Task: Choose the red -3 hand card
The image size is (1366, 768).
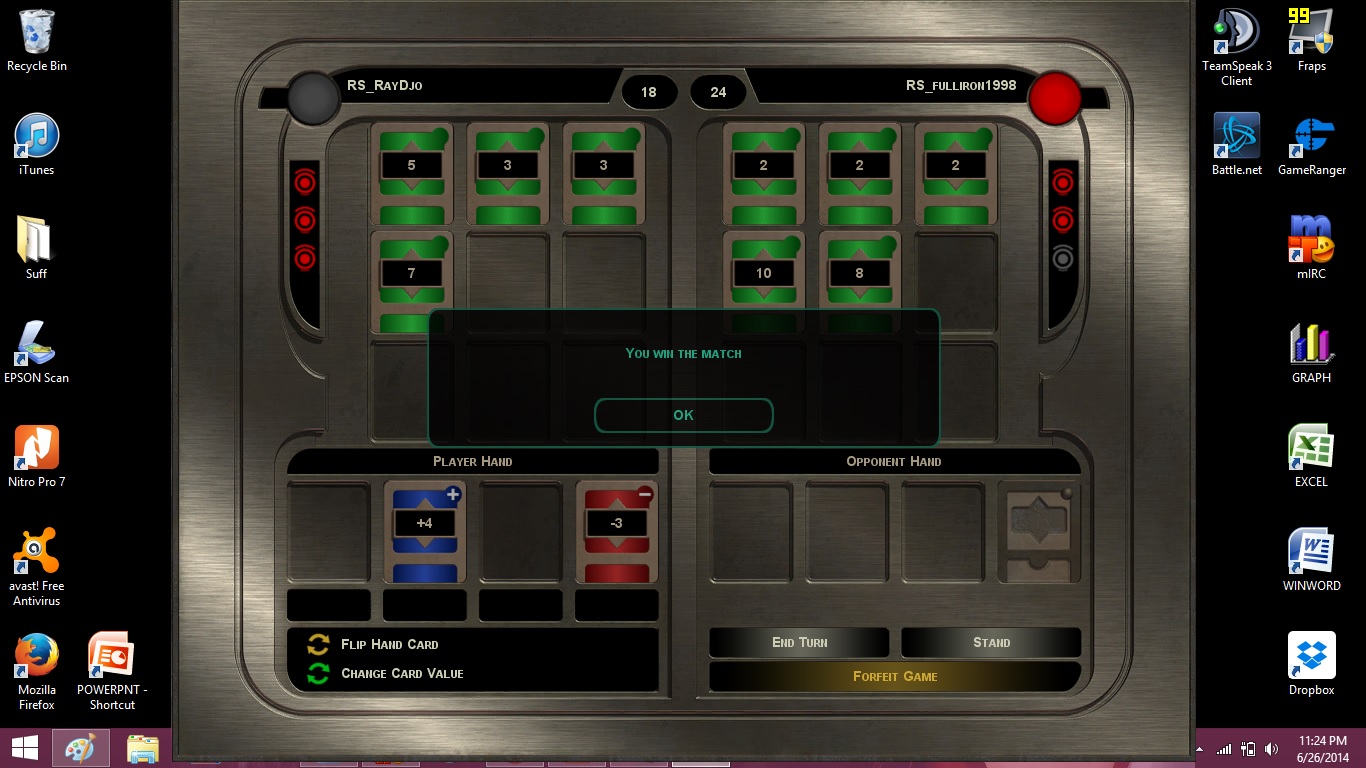Action: click(x=616, y=531)
